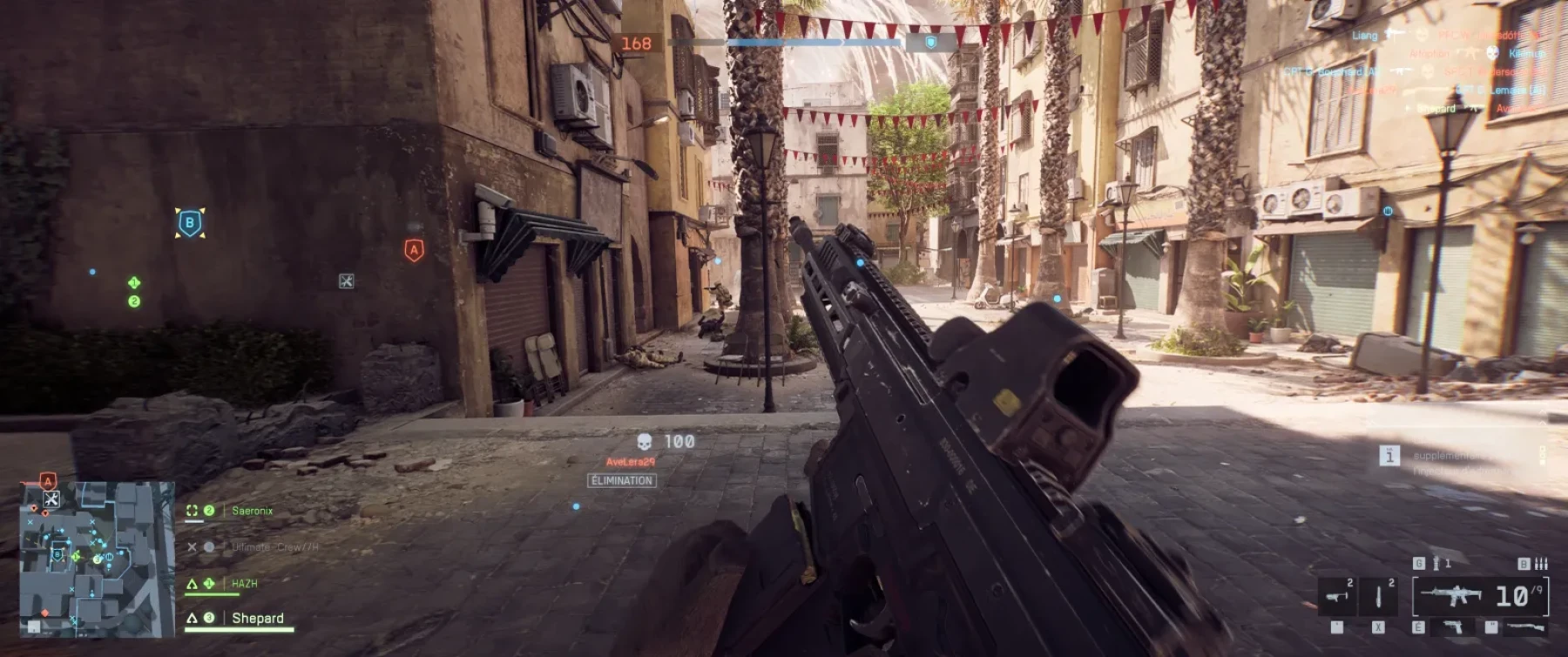Click the medical syringe gadget icon
This screenshot has width=1568, height=657.
[1379, 596]
